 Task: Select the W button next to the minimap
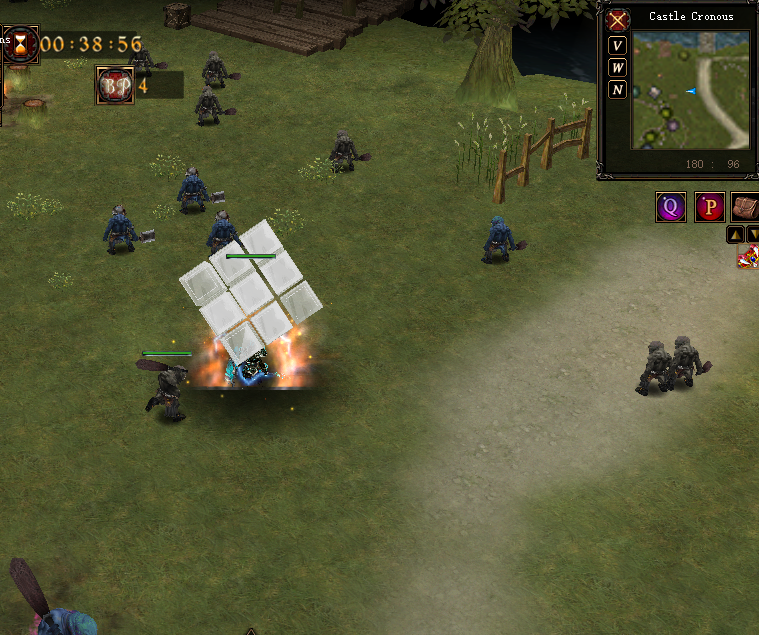tap(618, 68)
